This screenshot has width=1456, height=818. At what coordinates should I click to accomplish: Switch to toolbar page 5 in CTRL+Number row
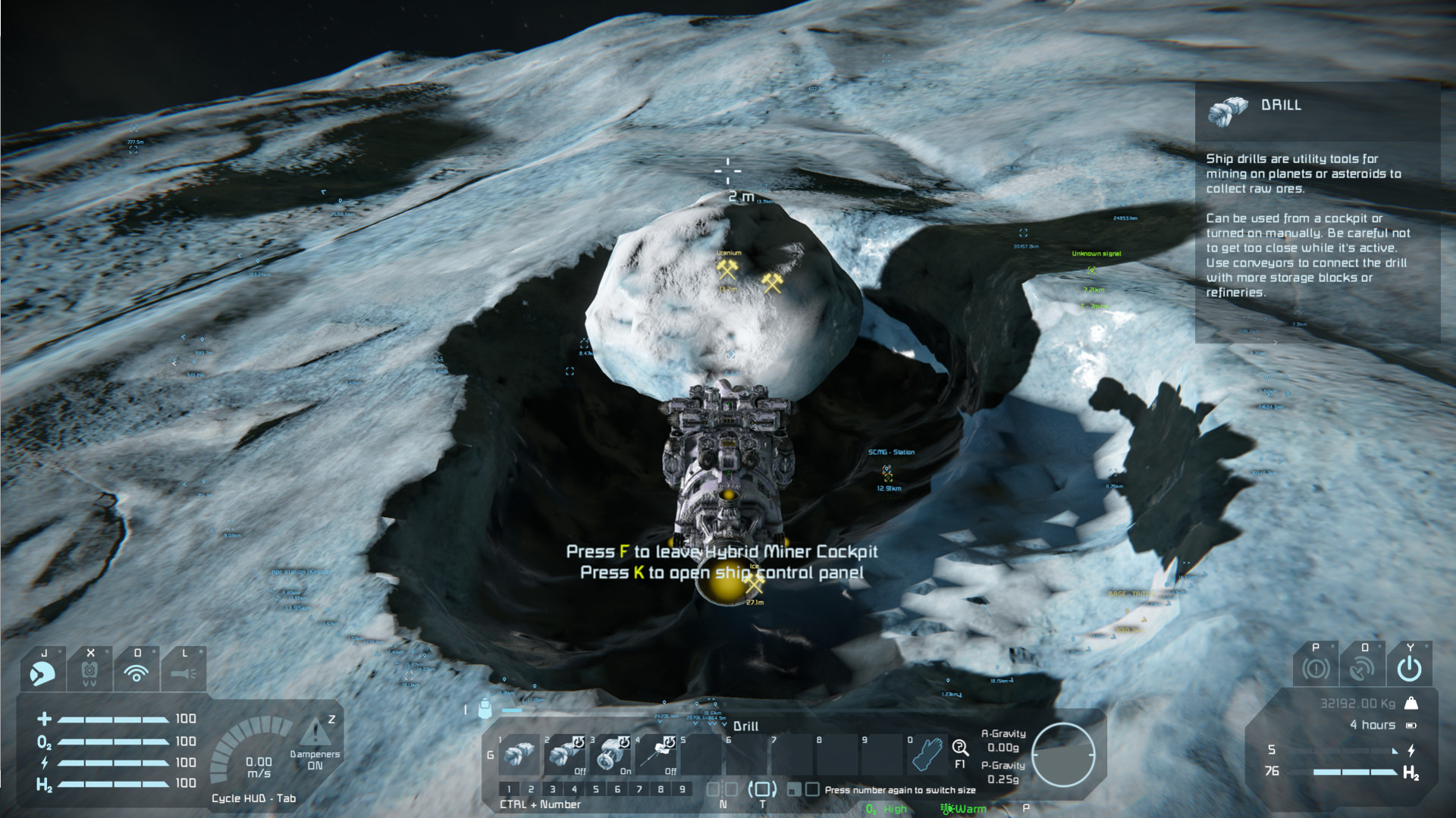(596, 789)
